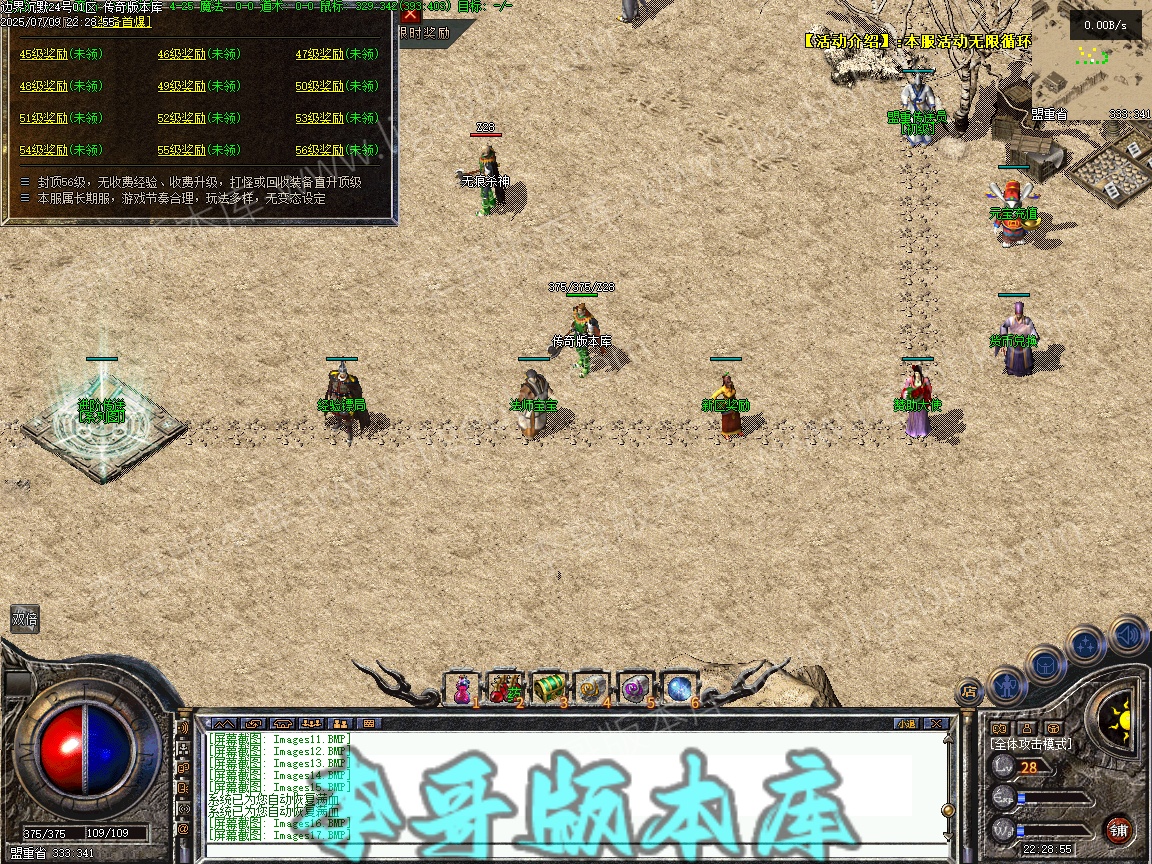Use the purple scroll in hotbar slot 5

click(x=635, y=689)
